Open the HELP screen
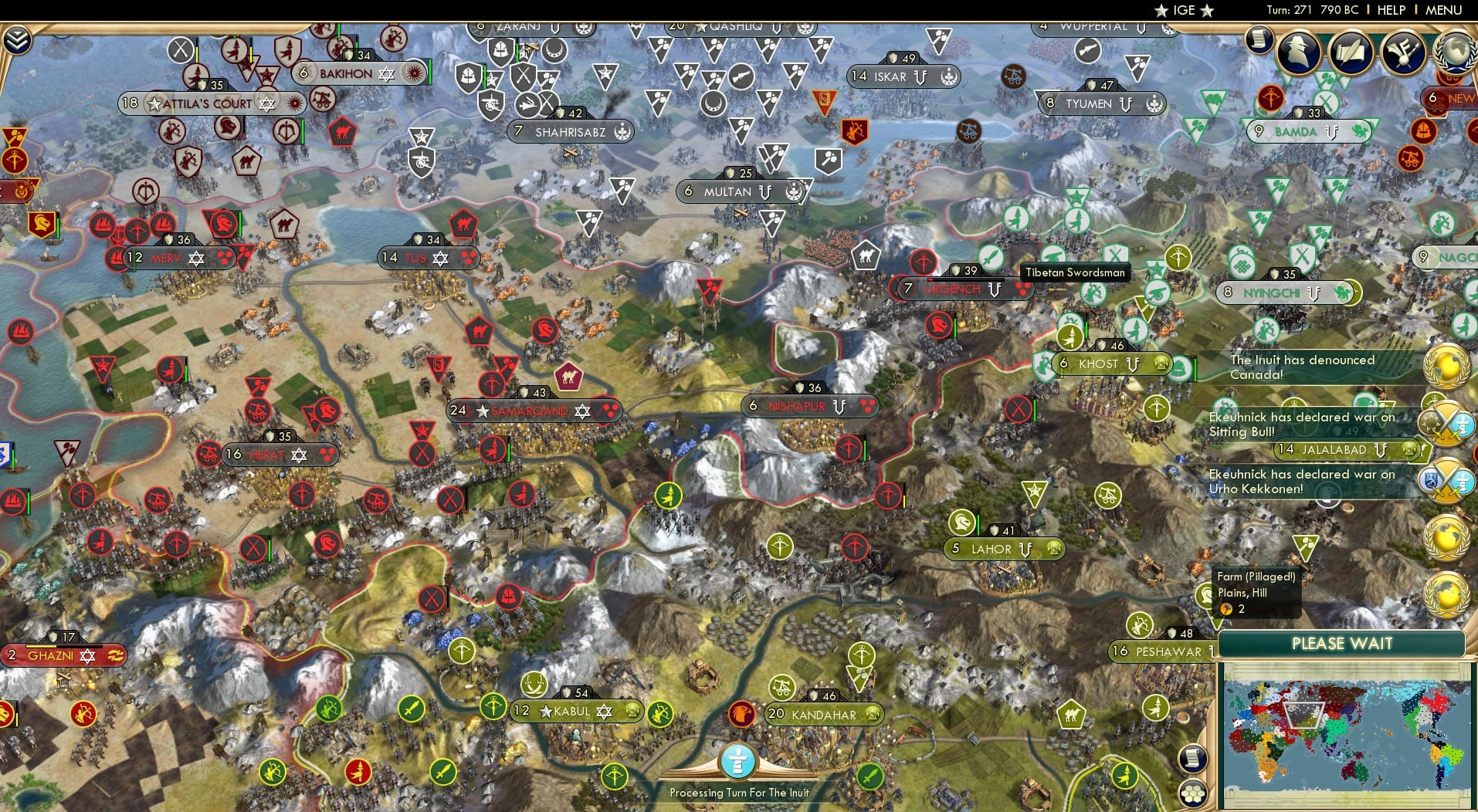This screenshot has width=1478, height=812. tap(1391, 10)
